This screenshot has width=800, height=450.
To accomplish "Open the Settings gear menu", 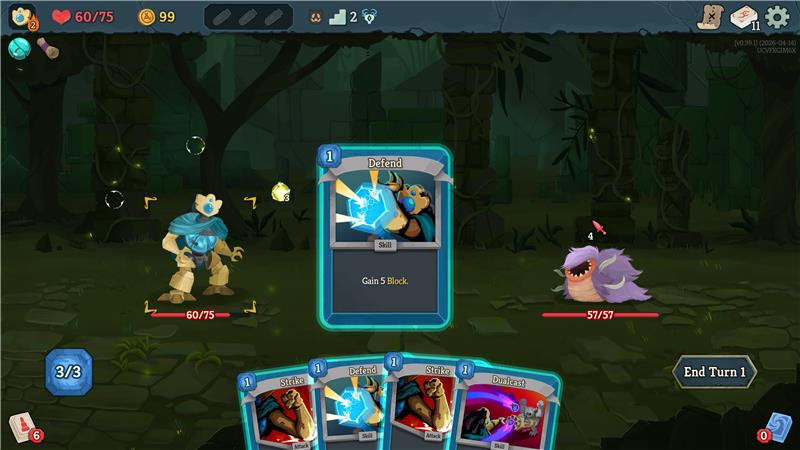I will click(x=777, y=17).
